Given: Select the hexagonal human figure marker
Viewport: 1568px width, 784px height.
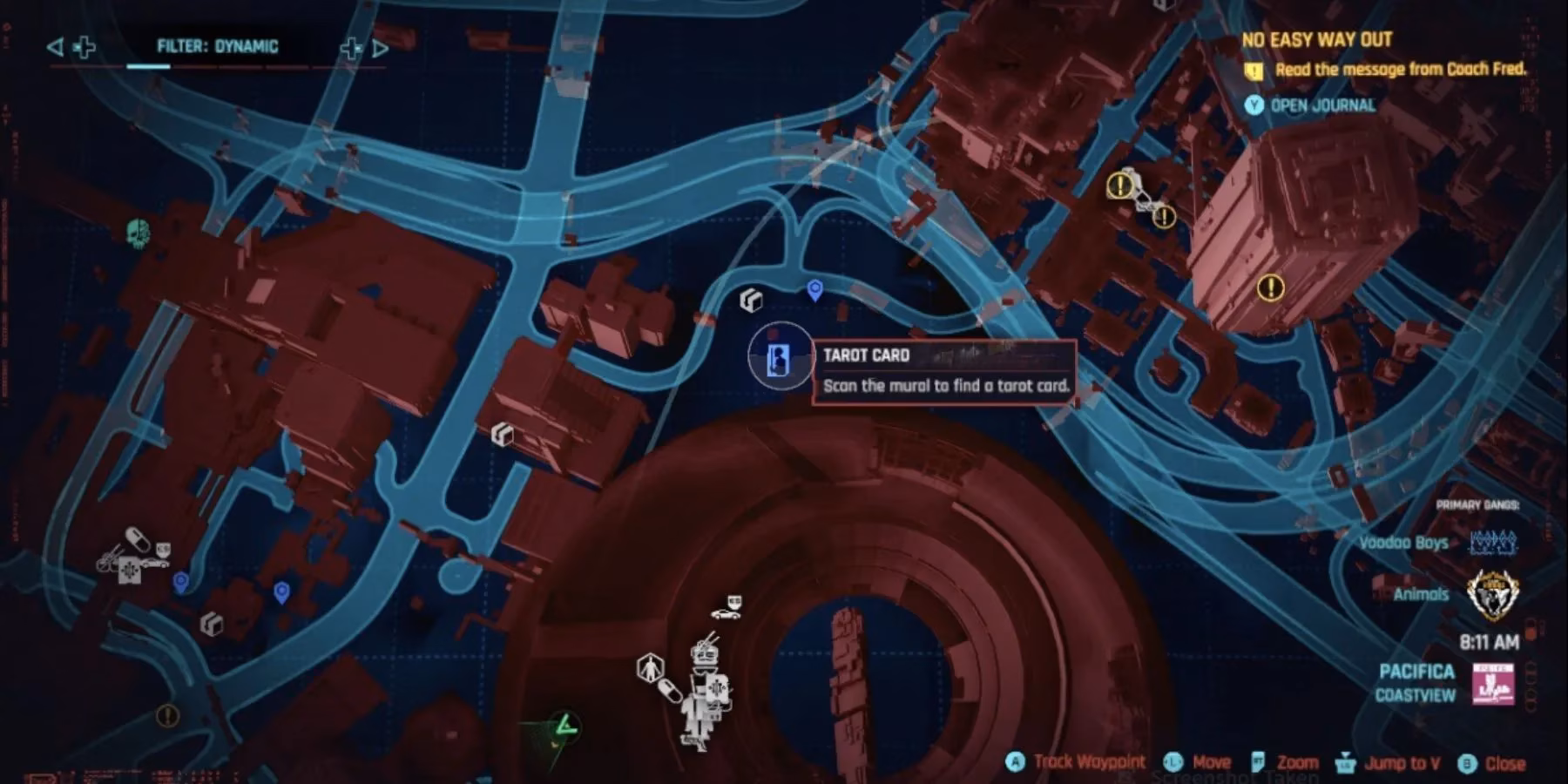Looking at the screenshot, I should tap(650, 668).
